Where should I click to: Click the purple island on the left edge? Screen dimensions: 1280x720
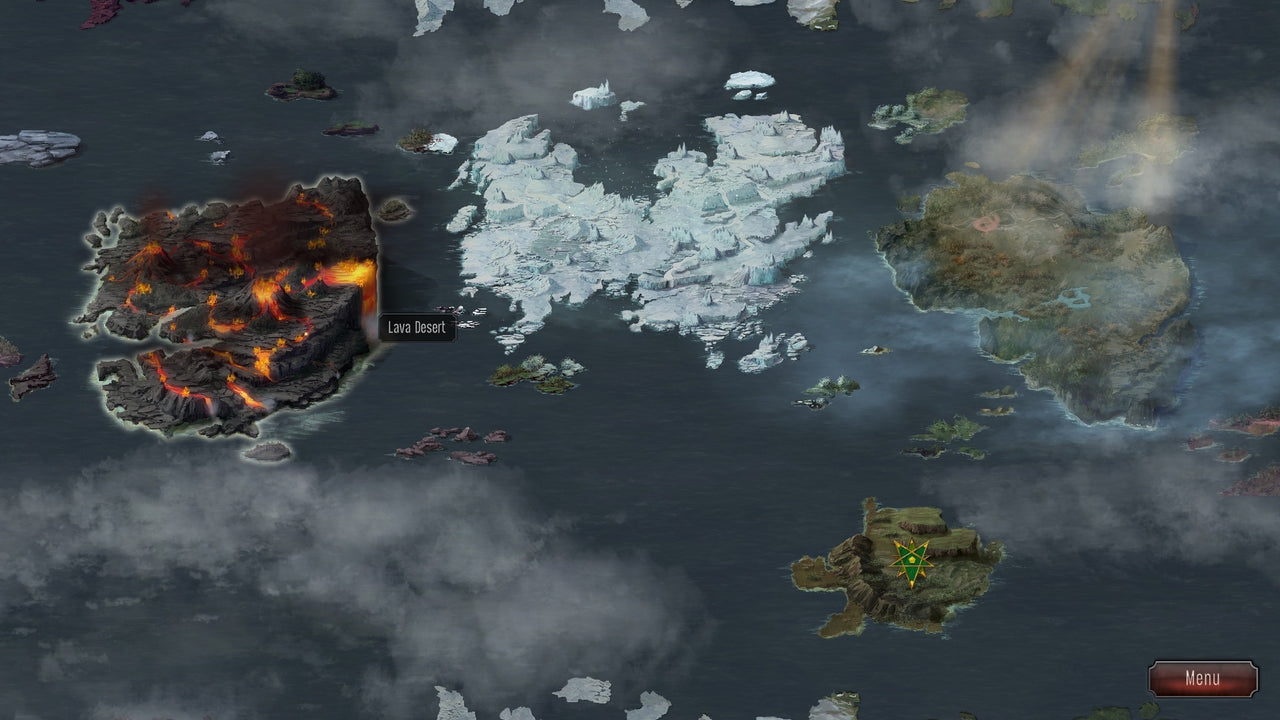click(10, 355)
